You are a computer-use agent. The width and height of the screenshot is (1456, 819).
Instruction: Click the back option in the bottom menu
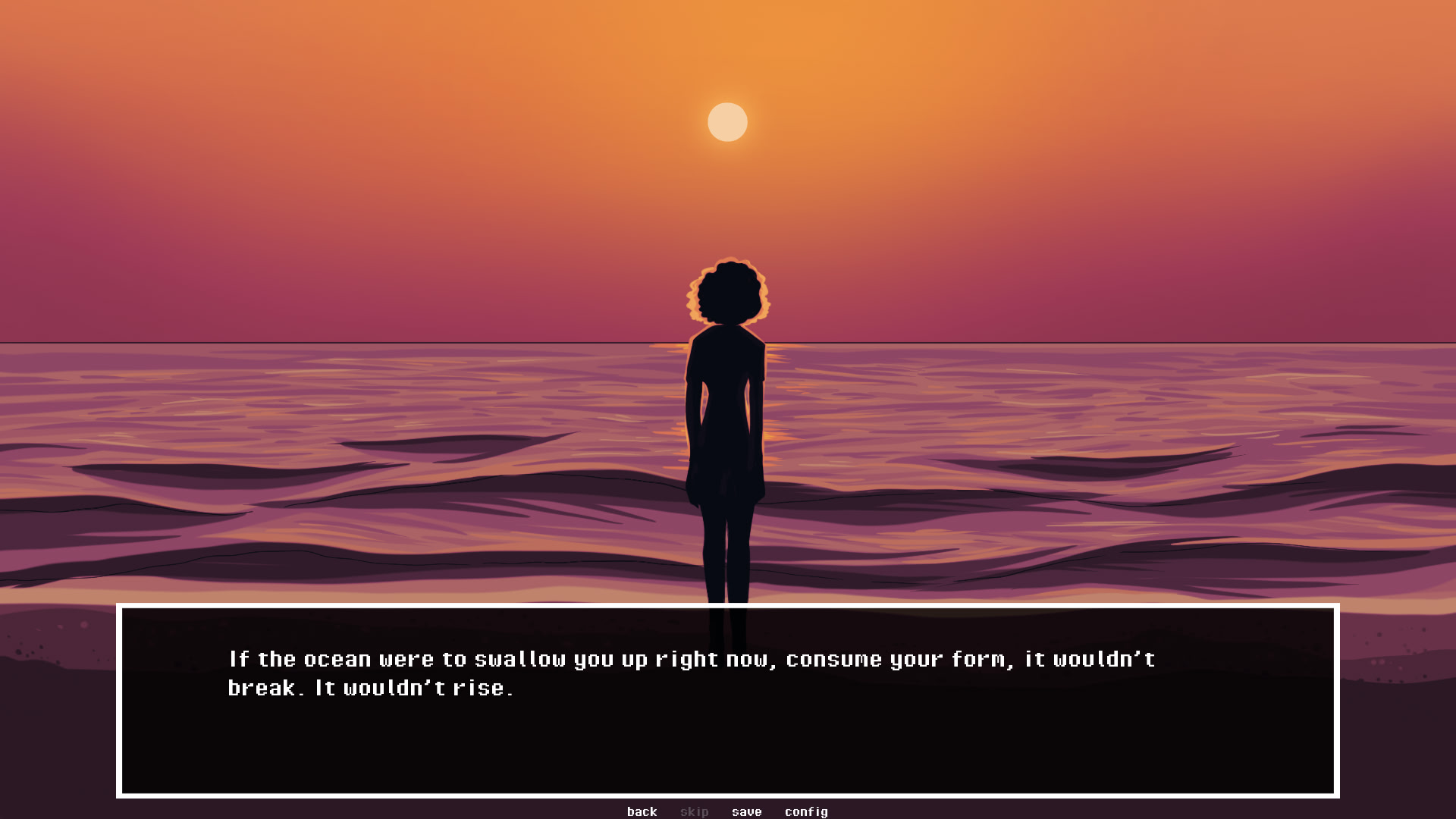point(642,811)
